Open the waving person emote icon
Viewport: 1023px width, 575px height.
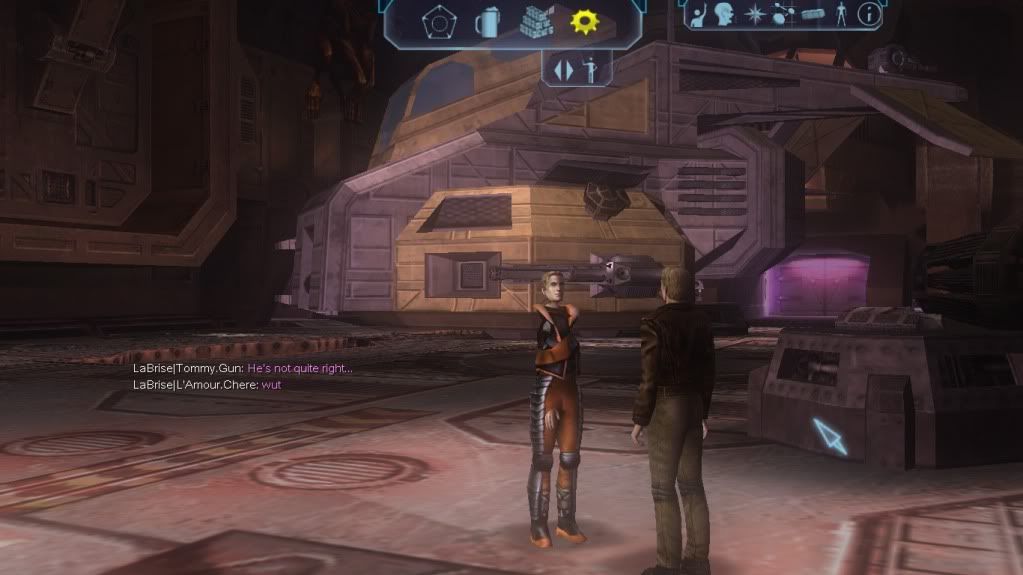click(699, 14)
